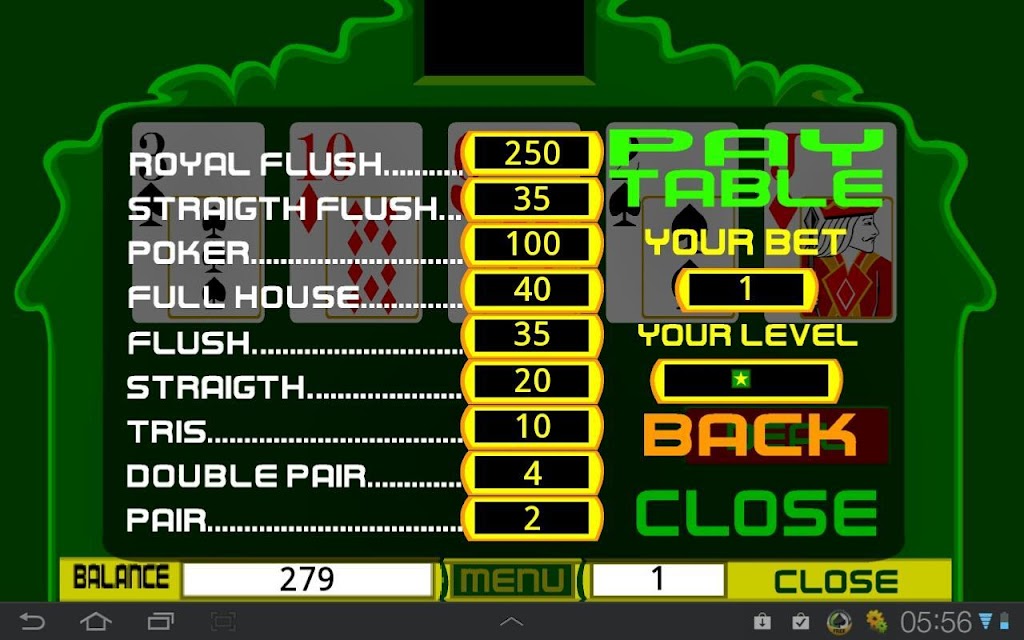Tap the Android home icon
1024x640 pixels.
click(x=96, y=622)
